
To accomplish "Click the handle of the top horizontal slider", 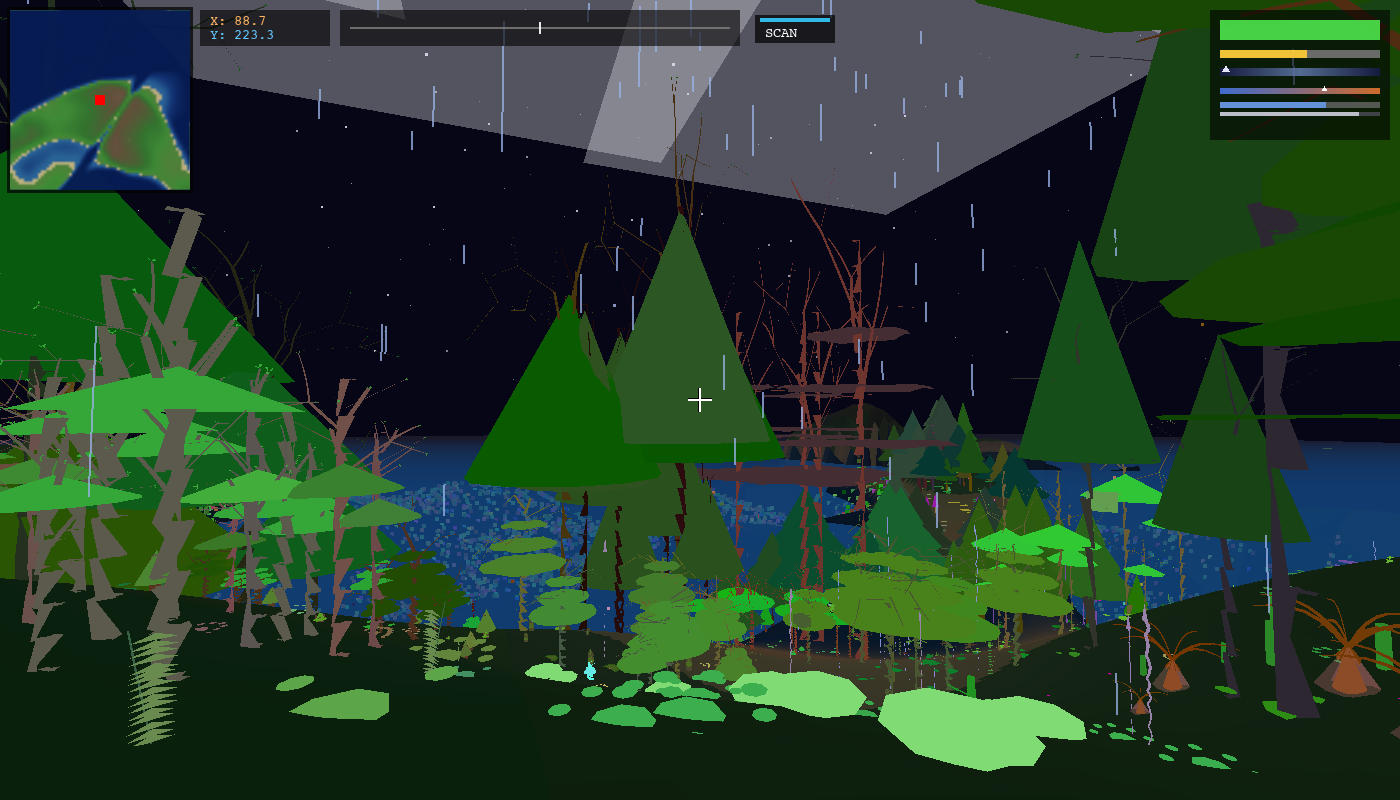I will coord(539,28).
